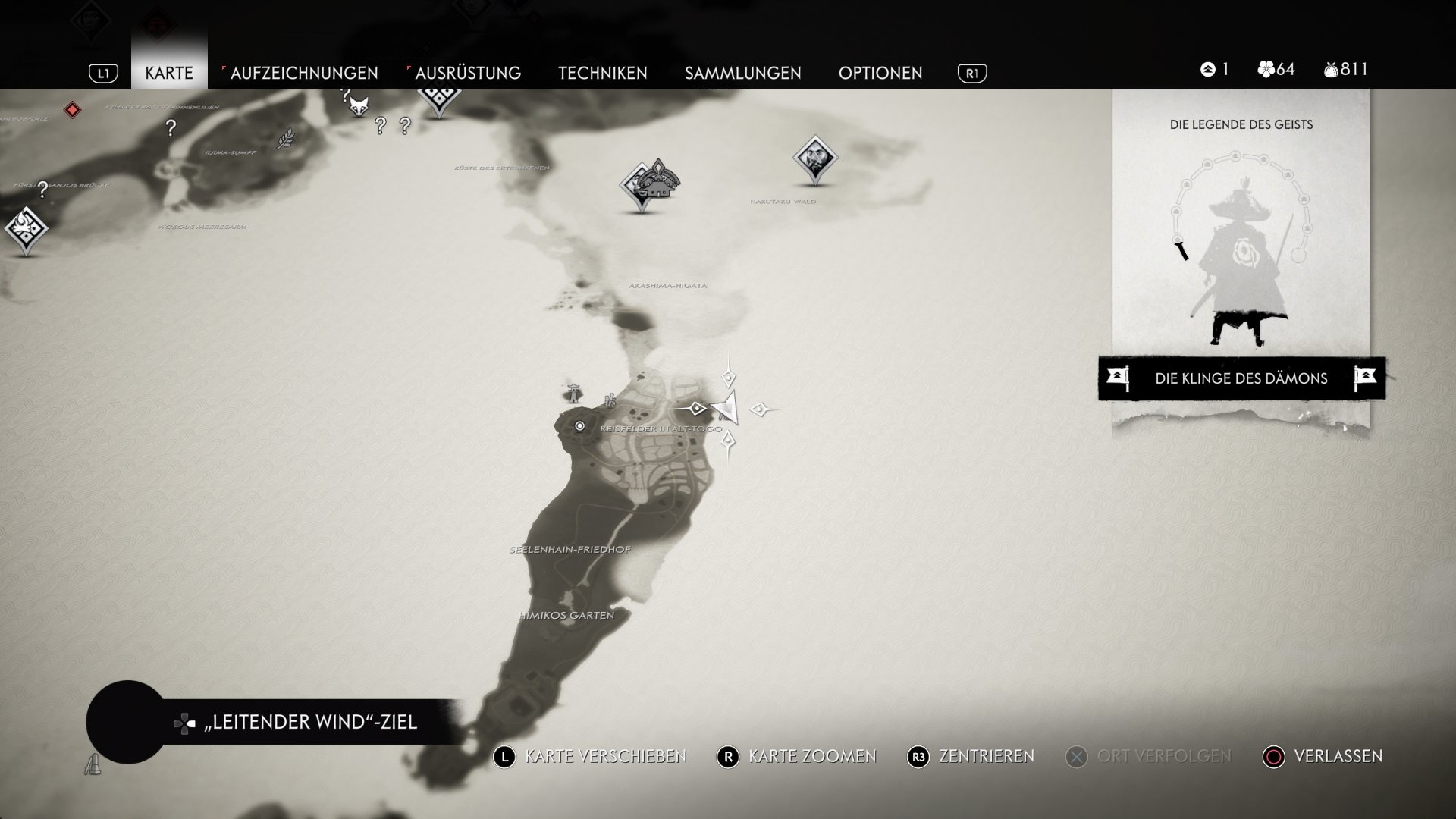The image size is (1456, 819).
Task: Open the Die Klinge des Dämons quest banner
Action: pyautogui.click(x=1241, y=378)
